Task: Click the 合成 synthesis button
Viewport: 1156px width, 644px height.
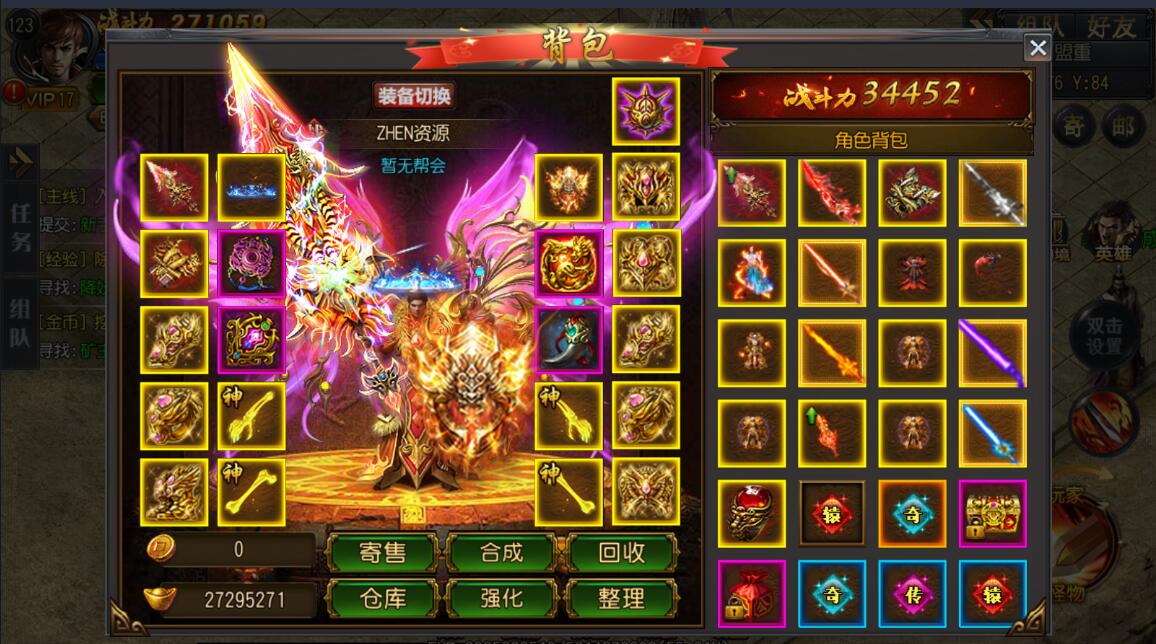Action: click(501, 552)
